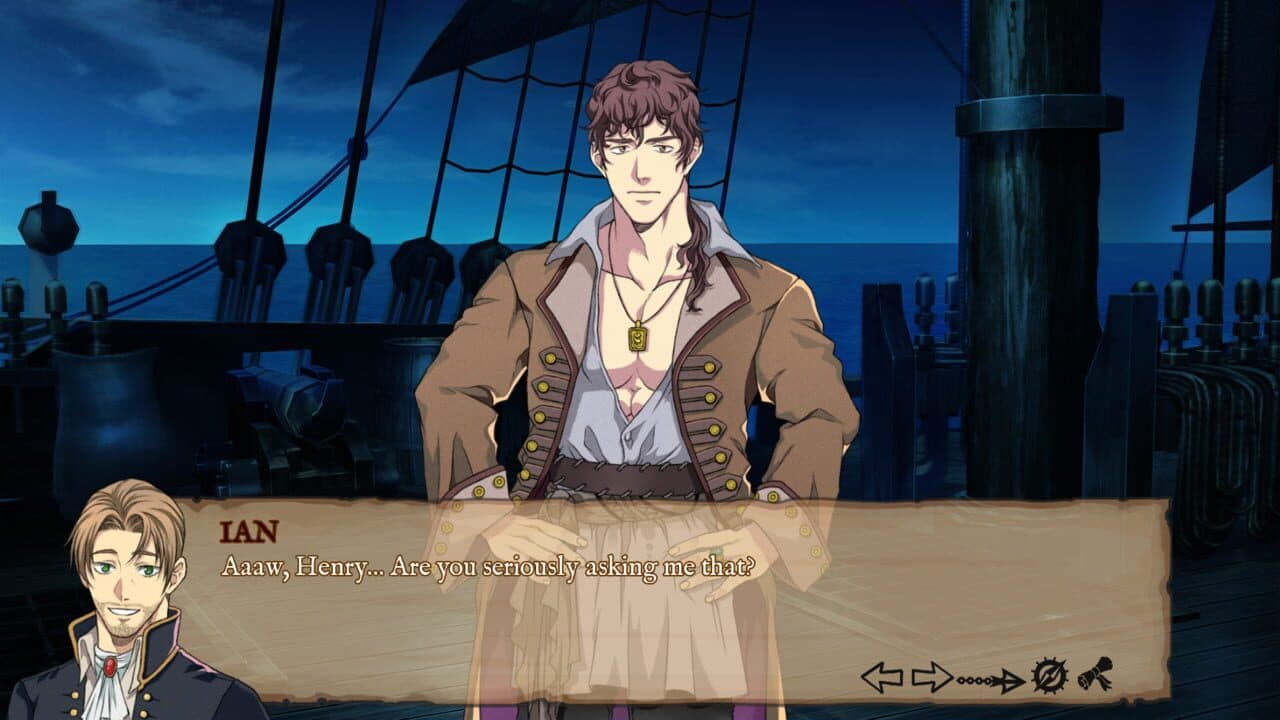
Task: Click the forward arrow icon
Action: (x=930, y=675)
